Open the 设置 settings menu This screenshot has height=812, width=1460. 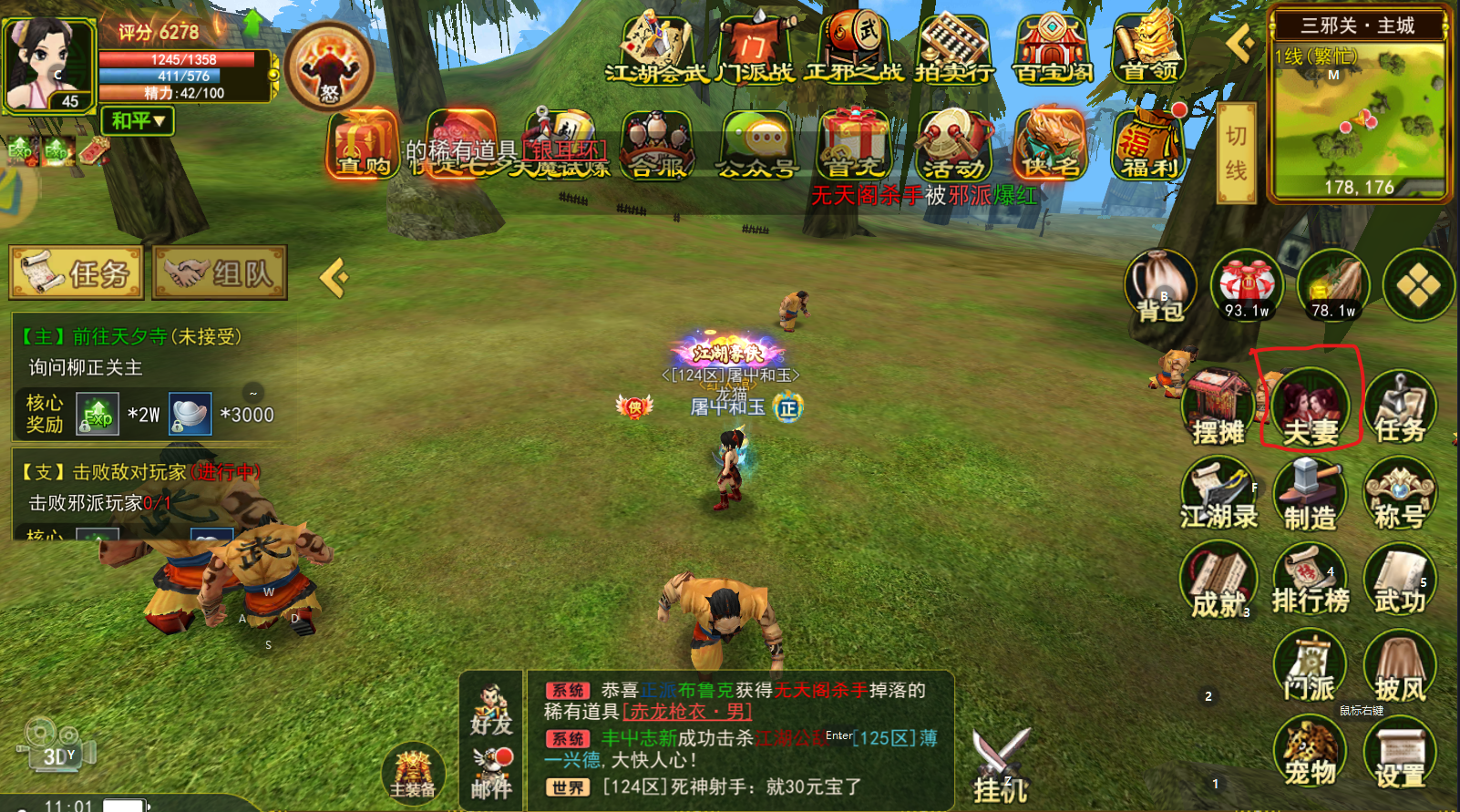(1399, 752)
